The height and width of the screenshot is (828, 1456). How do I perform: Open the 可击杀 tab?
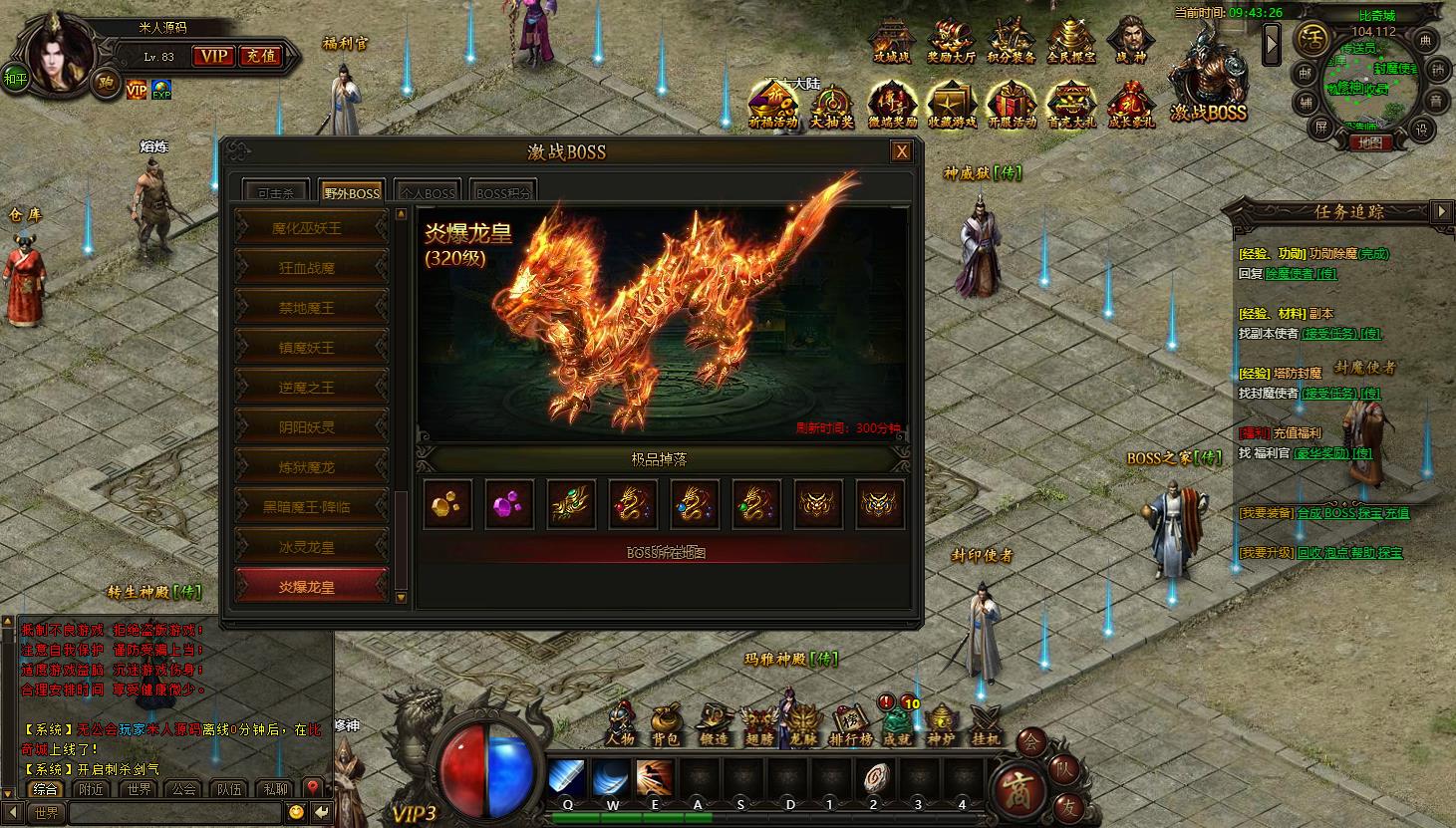pyautogui.click(x=275, y=192)
